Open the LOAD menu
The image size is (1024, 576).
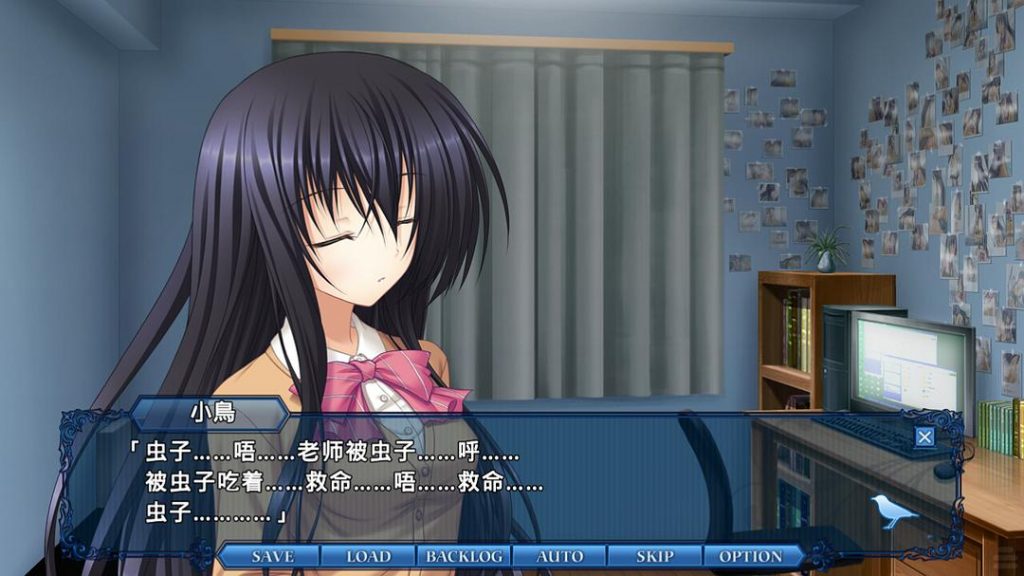[368, 556]
